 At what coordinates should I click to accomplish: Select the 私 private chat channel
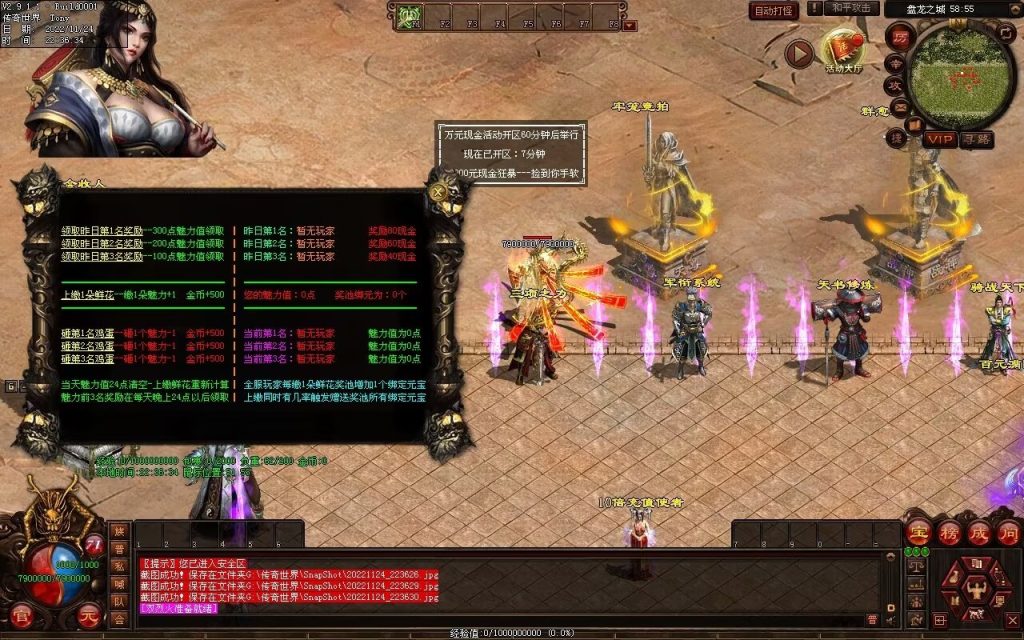[119, 565]
